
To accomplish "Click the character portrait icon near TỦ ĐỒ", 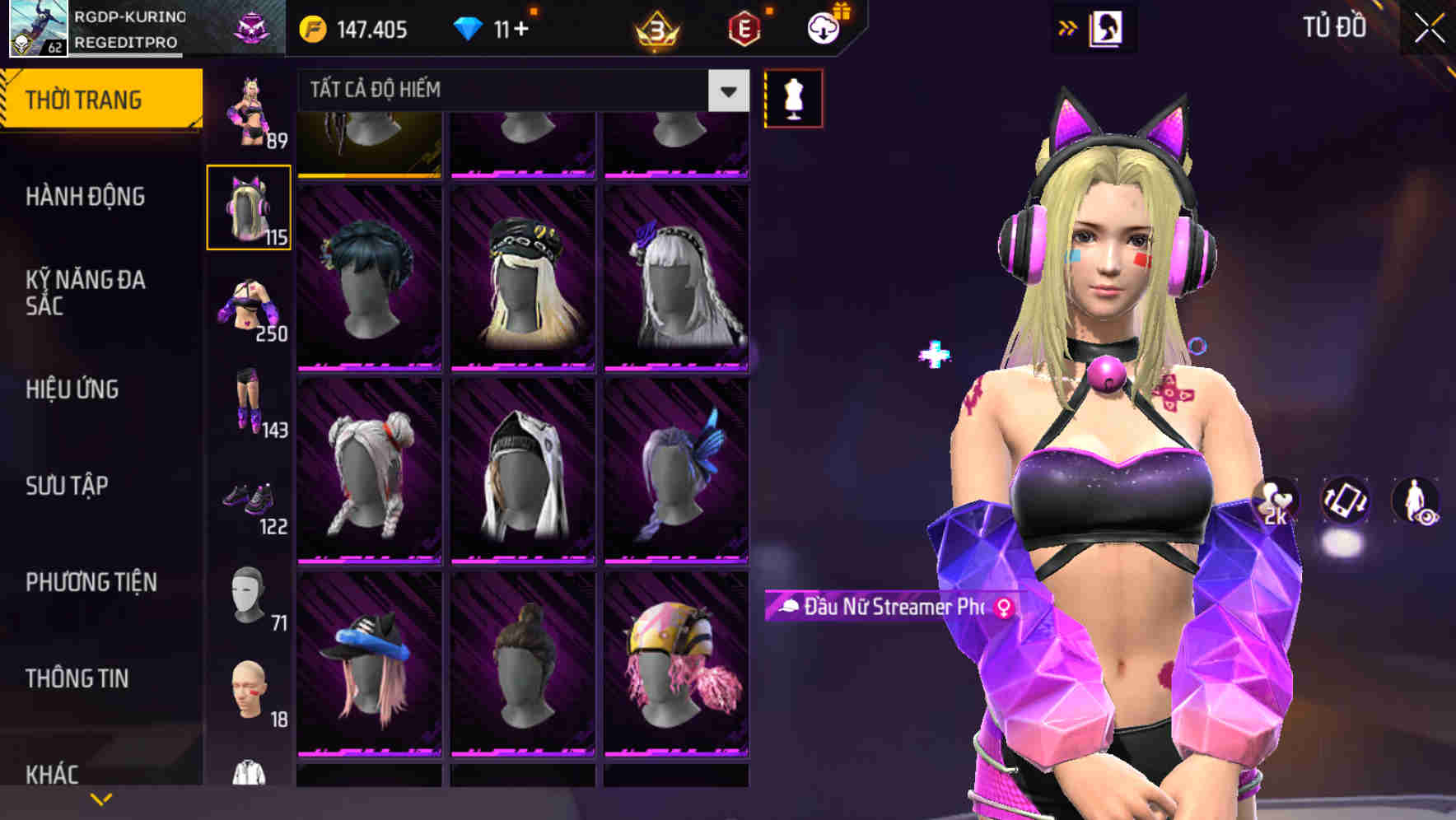I will (x=1107, y=27).
